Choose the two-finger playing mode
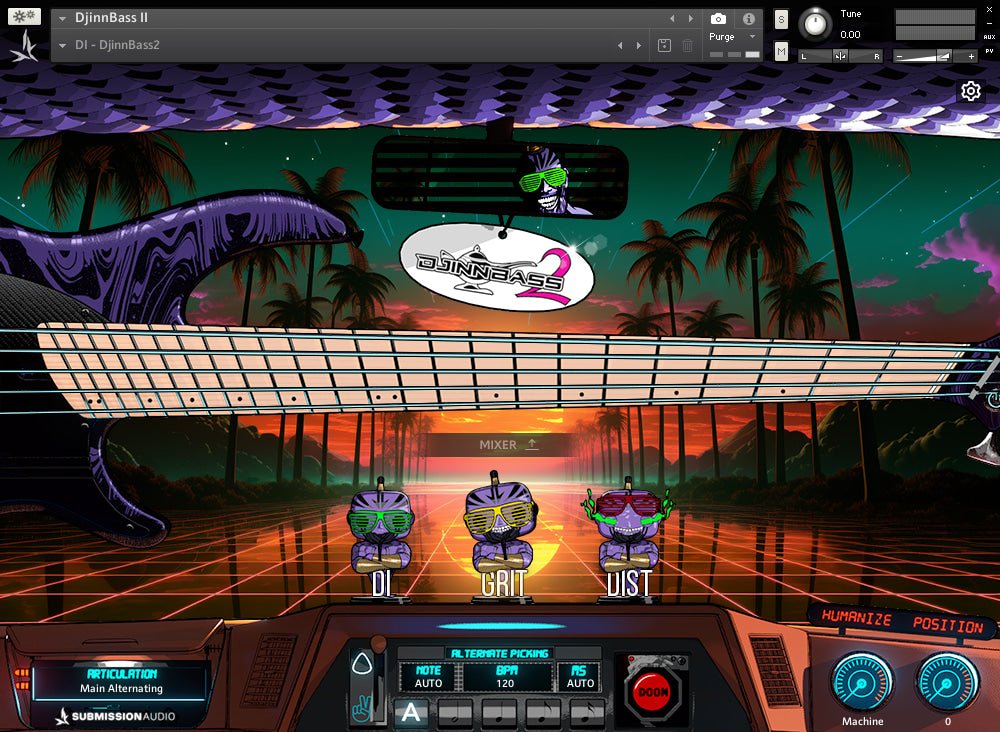Viewport: 1000px width, 732px height. pyautogui.click(x=360, y=710)
